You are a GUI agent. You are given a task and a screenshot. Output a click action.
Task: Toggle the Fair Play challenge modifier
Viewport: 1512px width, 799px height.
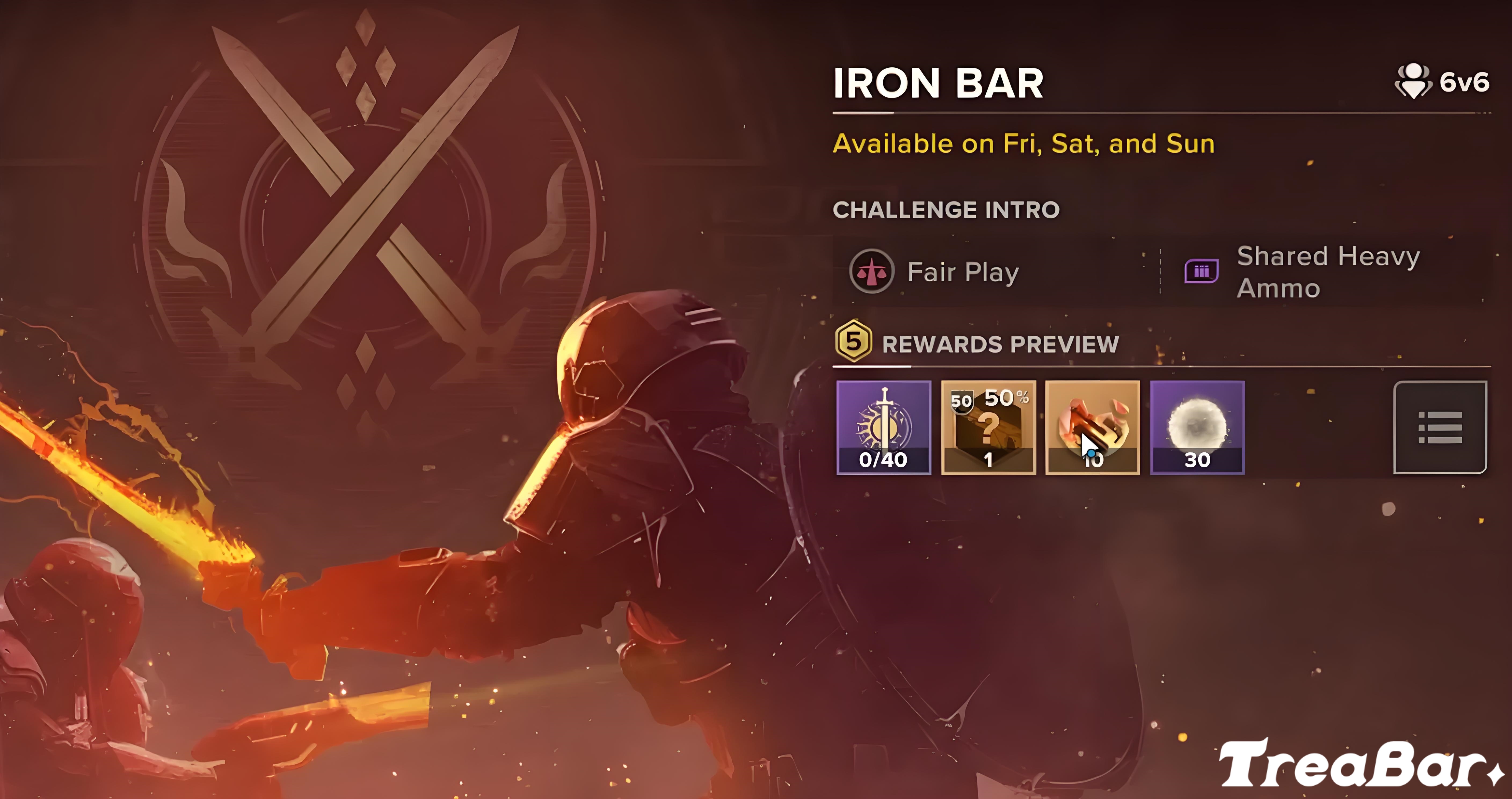coord(872,271)
